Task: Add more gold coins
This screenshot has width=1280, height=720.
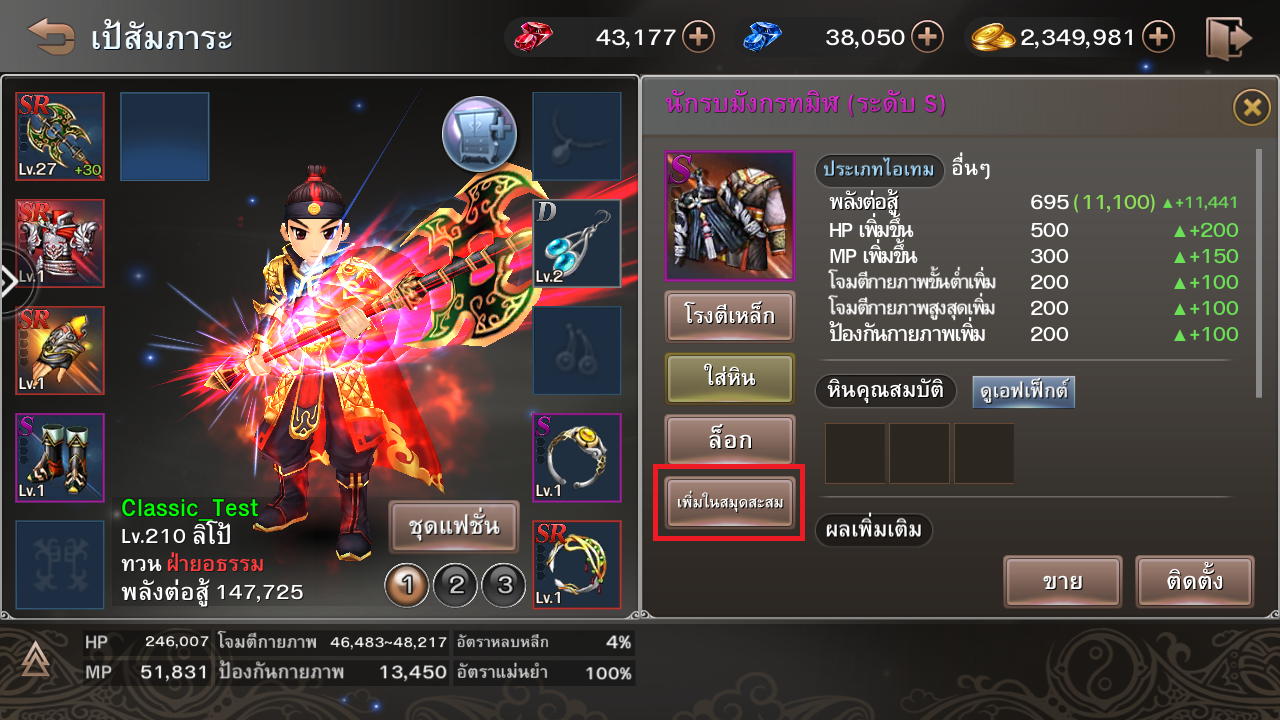Action: tap(1158, 38)
